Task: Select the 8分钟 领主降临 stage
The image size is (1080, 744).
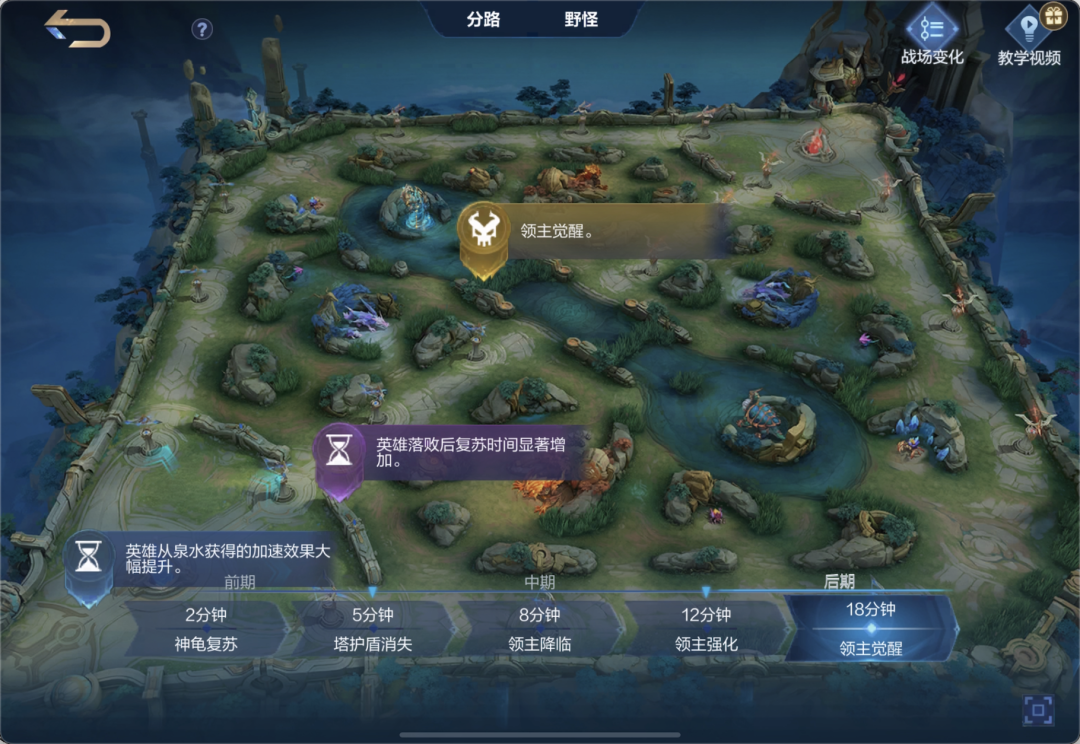Action: [540, 629]
